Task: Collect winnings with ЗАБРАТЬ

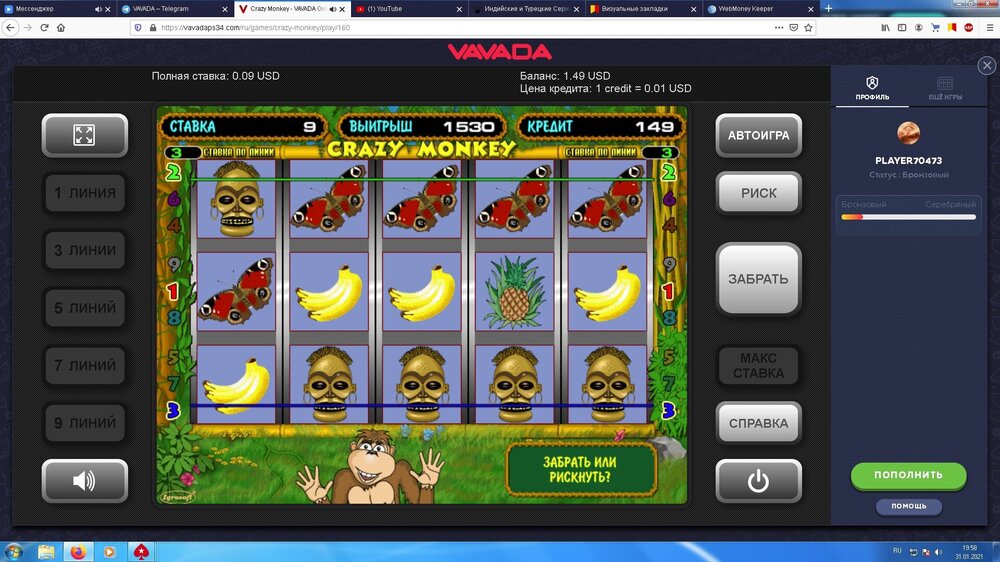Action: coord(758,279)
